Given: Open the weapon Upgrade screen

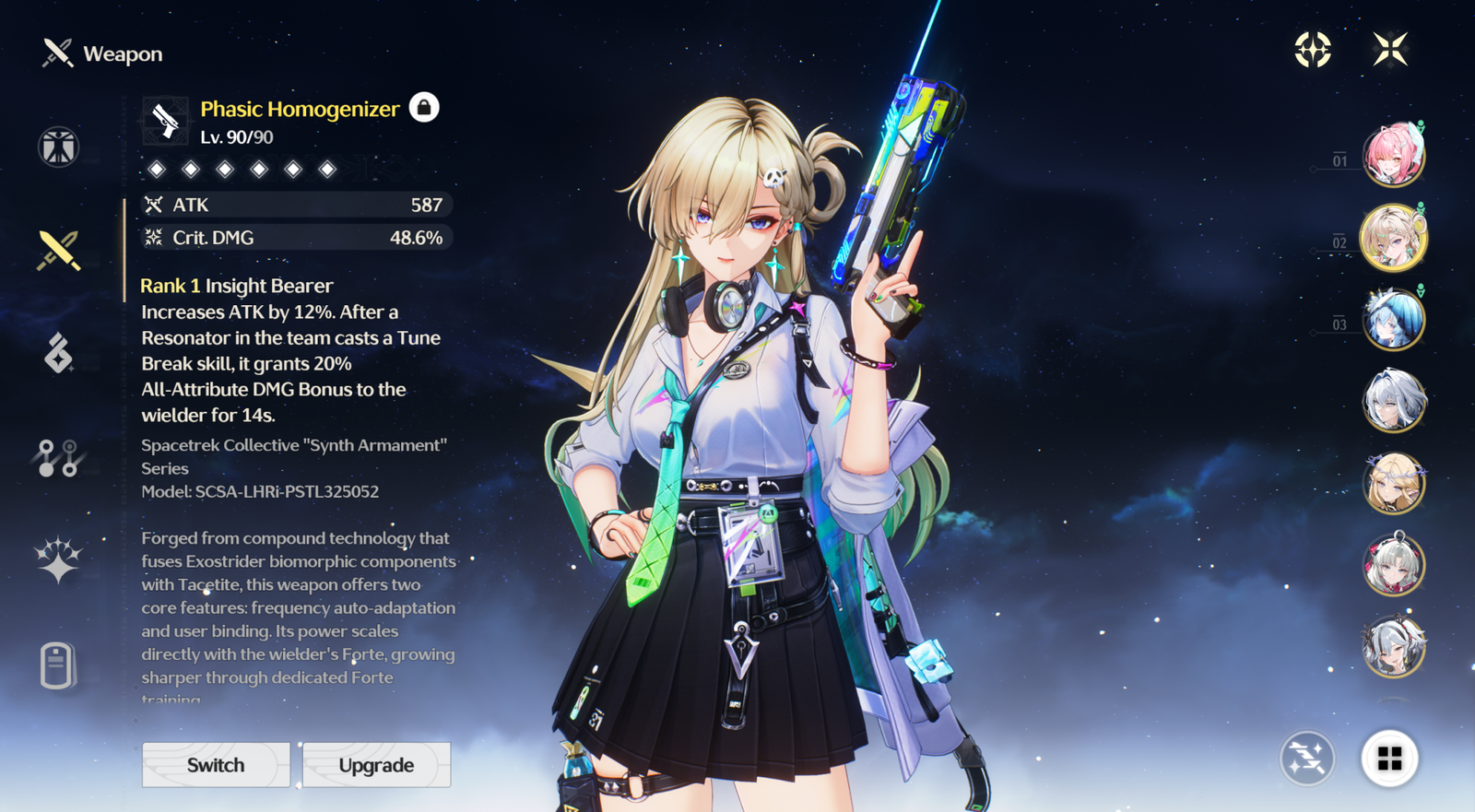Looking at the screenshot, I should (376, 765).
